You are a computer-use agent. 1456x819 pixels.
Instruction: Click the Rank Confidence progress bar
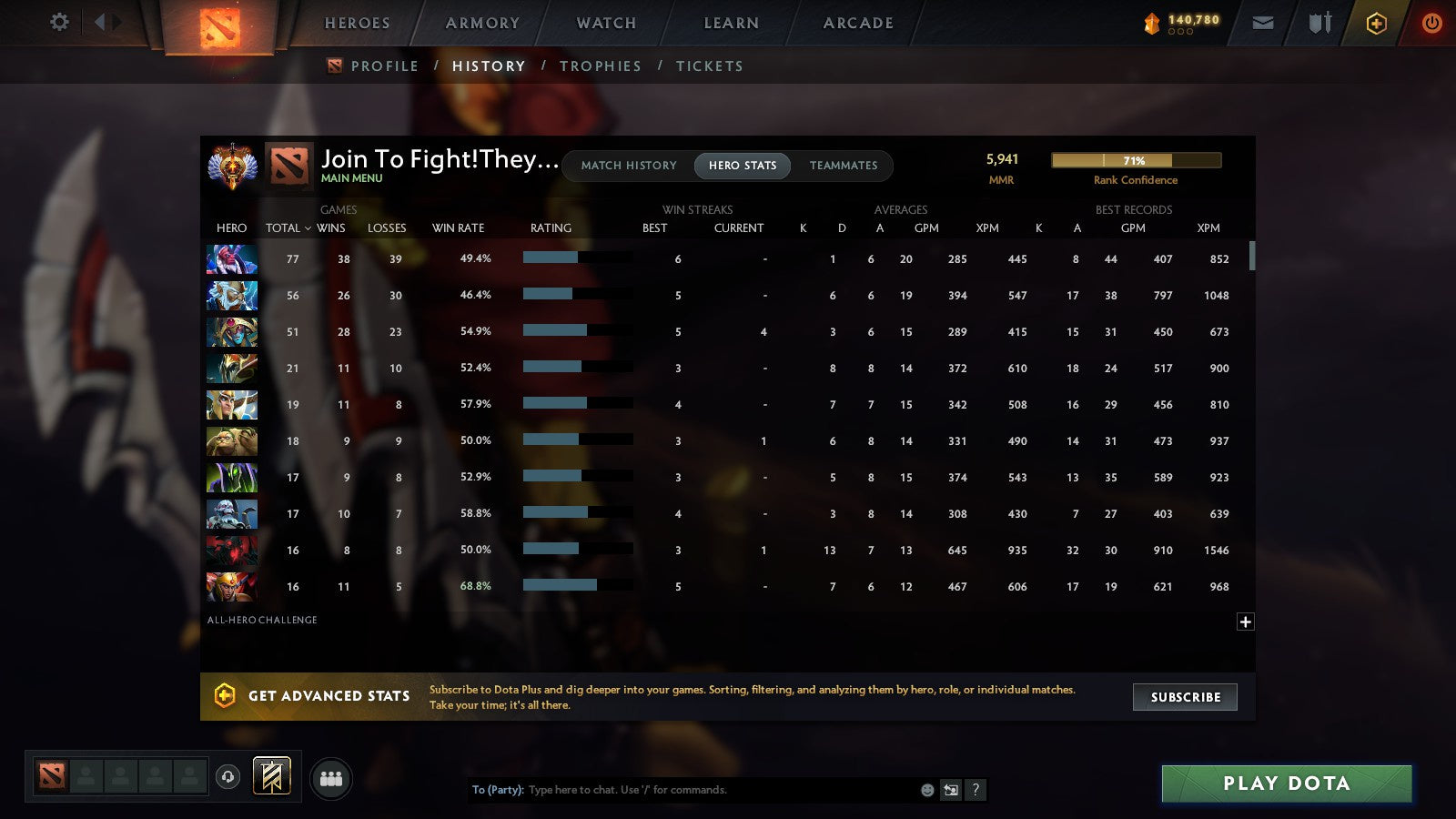click(1136, 160)
